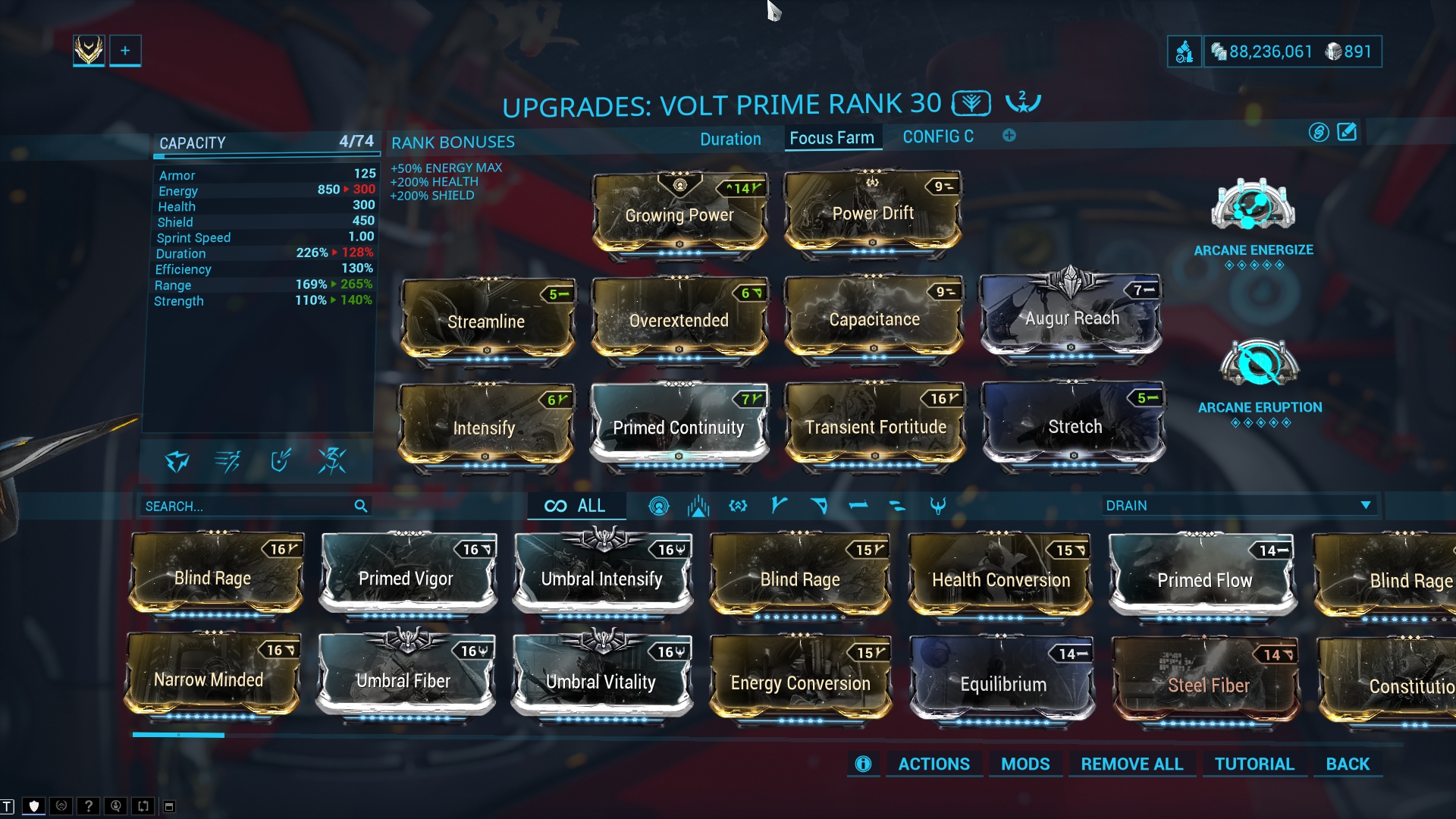Click the plus icon after CONFIG C

[1009, 136]
